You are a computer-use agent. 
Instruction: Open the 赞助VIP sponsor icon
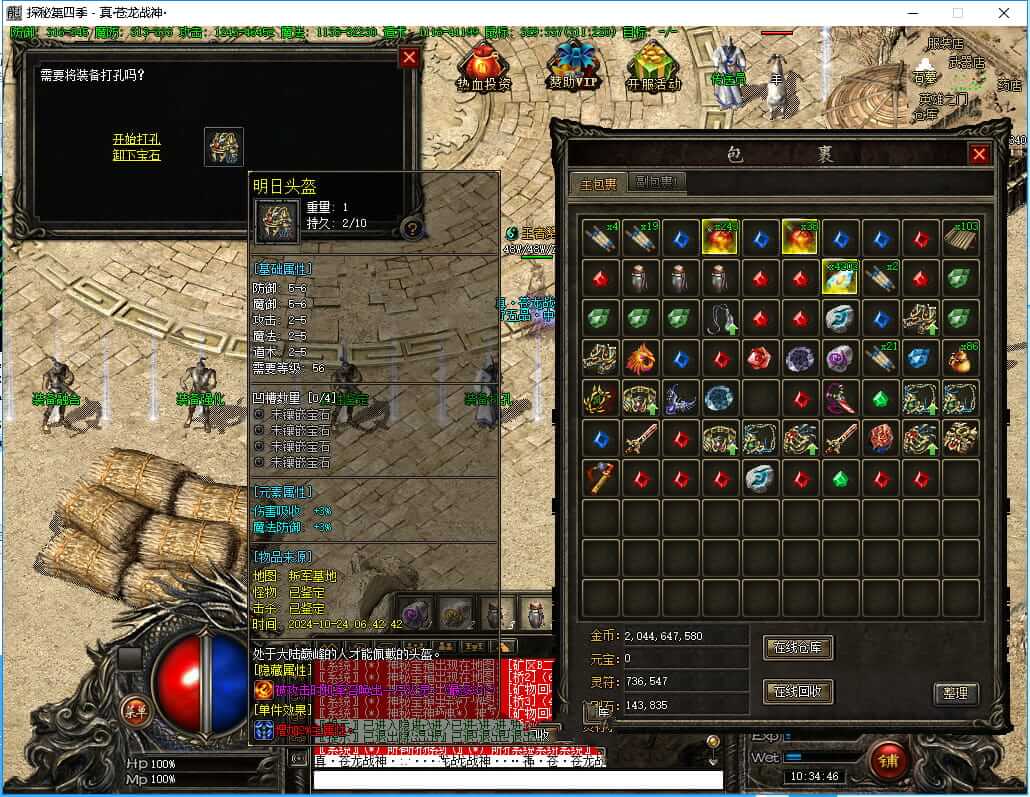click(571, 68)
